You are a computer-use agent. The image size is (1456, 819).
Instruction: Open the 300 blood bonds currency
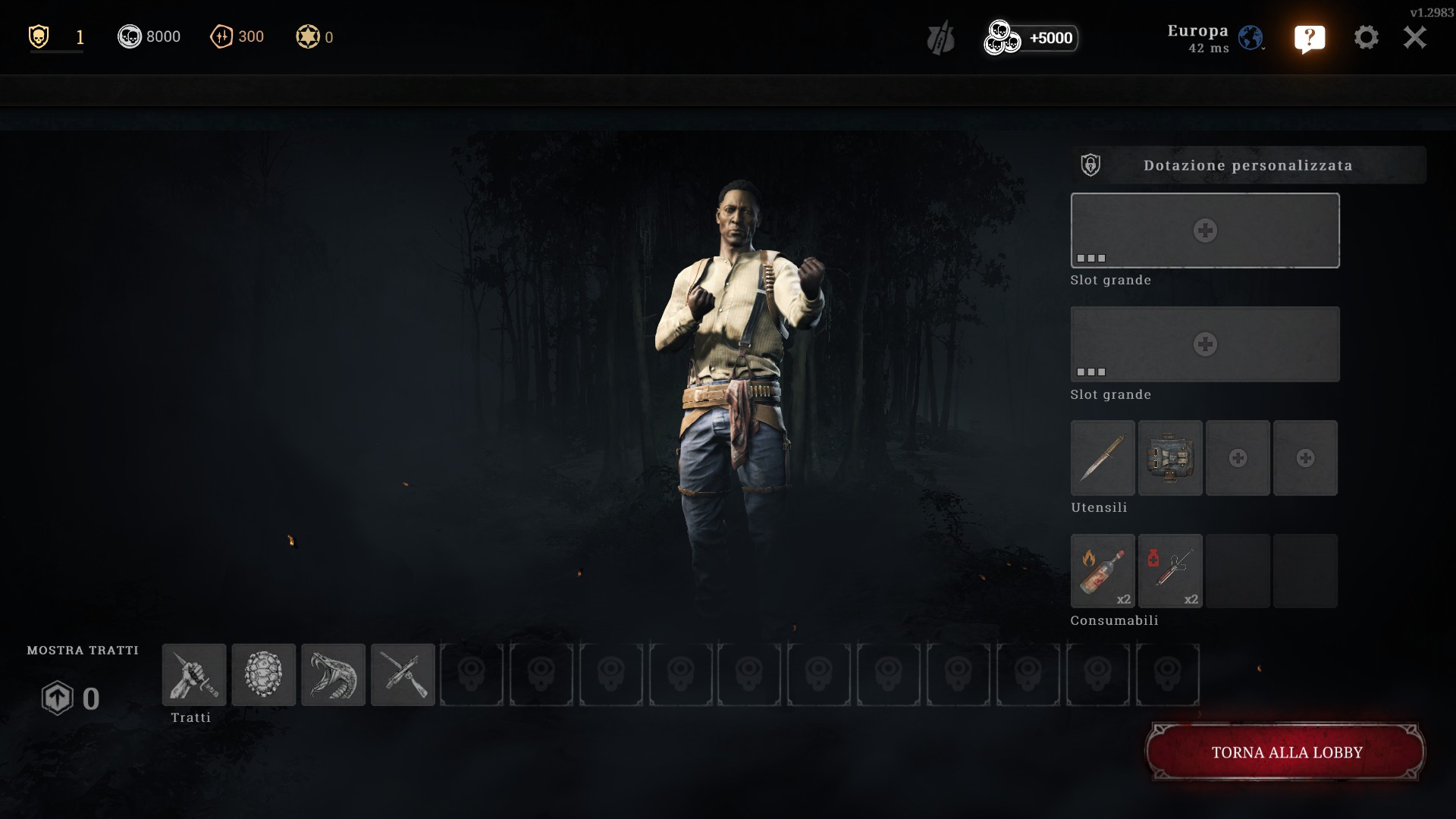point(237,36)
